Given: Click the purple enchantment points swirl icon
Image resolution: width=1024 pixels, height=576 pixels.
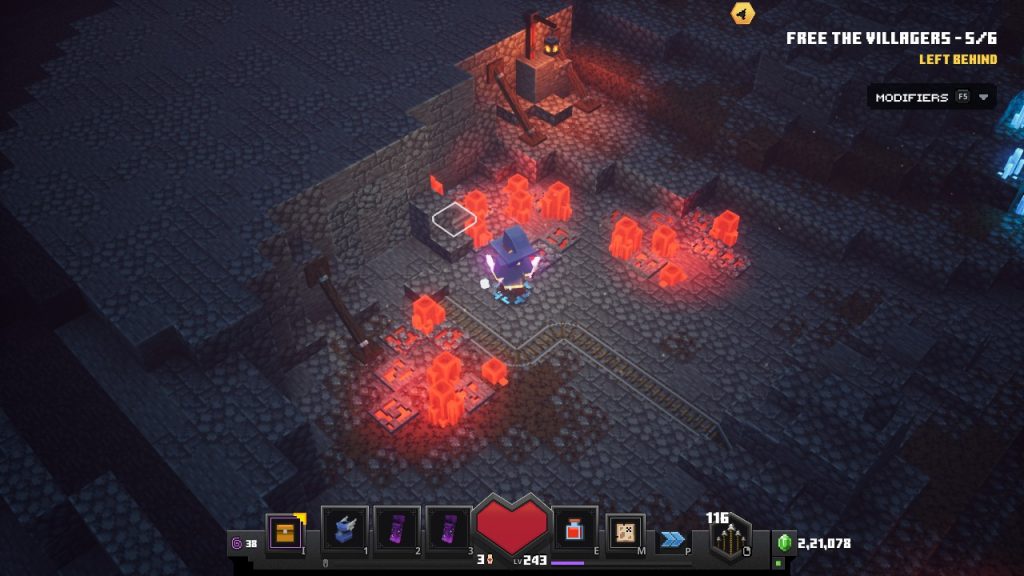Looking at the screenshot, I should click(237, 544).
